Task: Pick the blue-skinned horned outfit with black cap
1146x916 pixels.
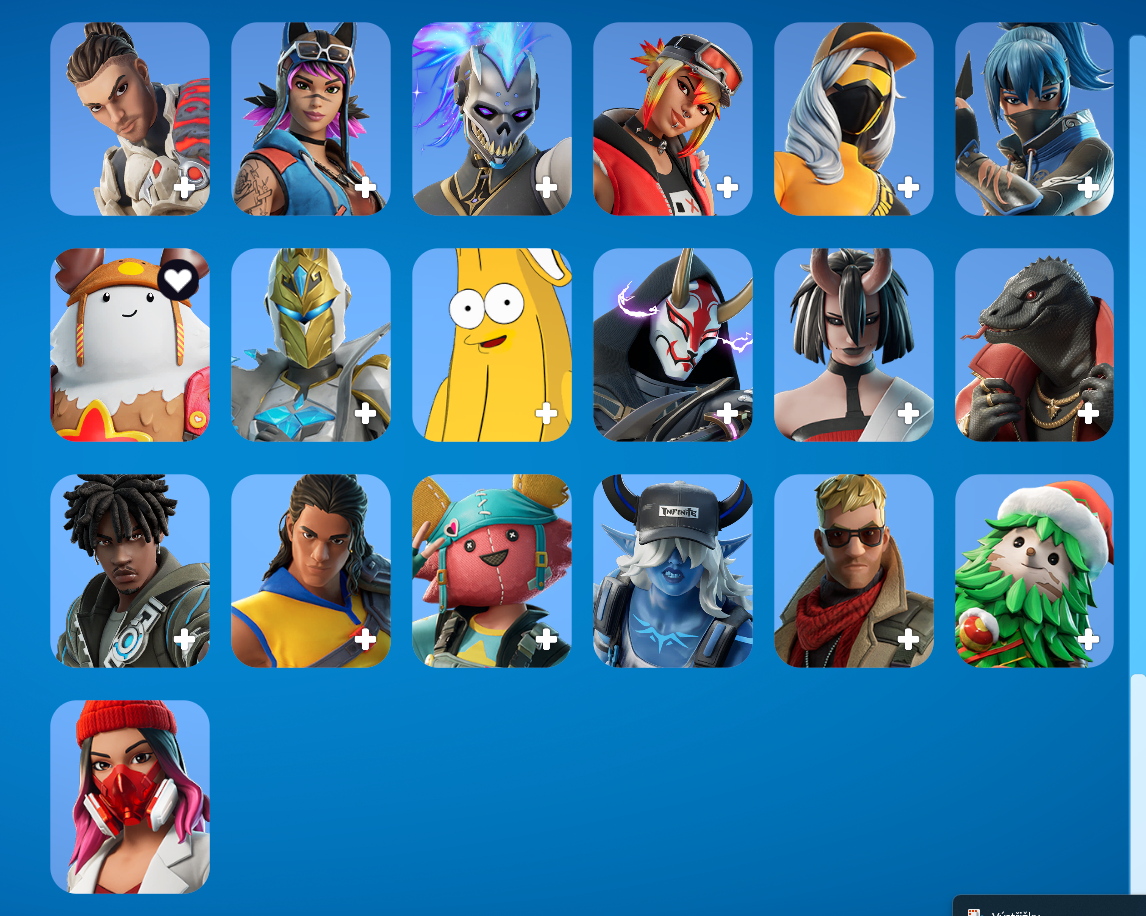Action: [672, 570]
